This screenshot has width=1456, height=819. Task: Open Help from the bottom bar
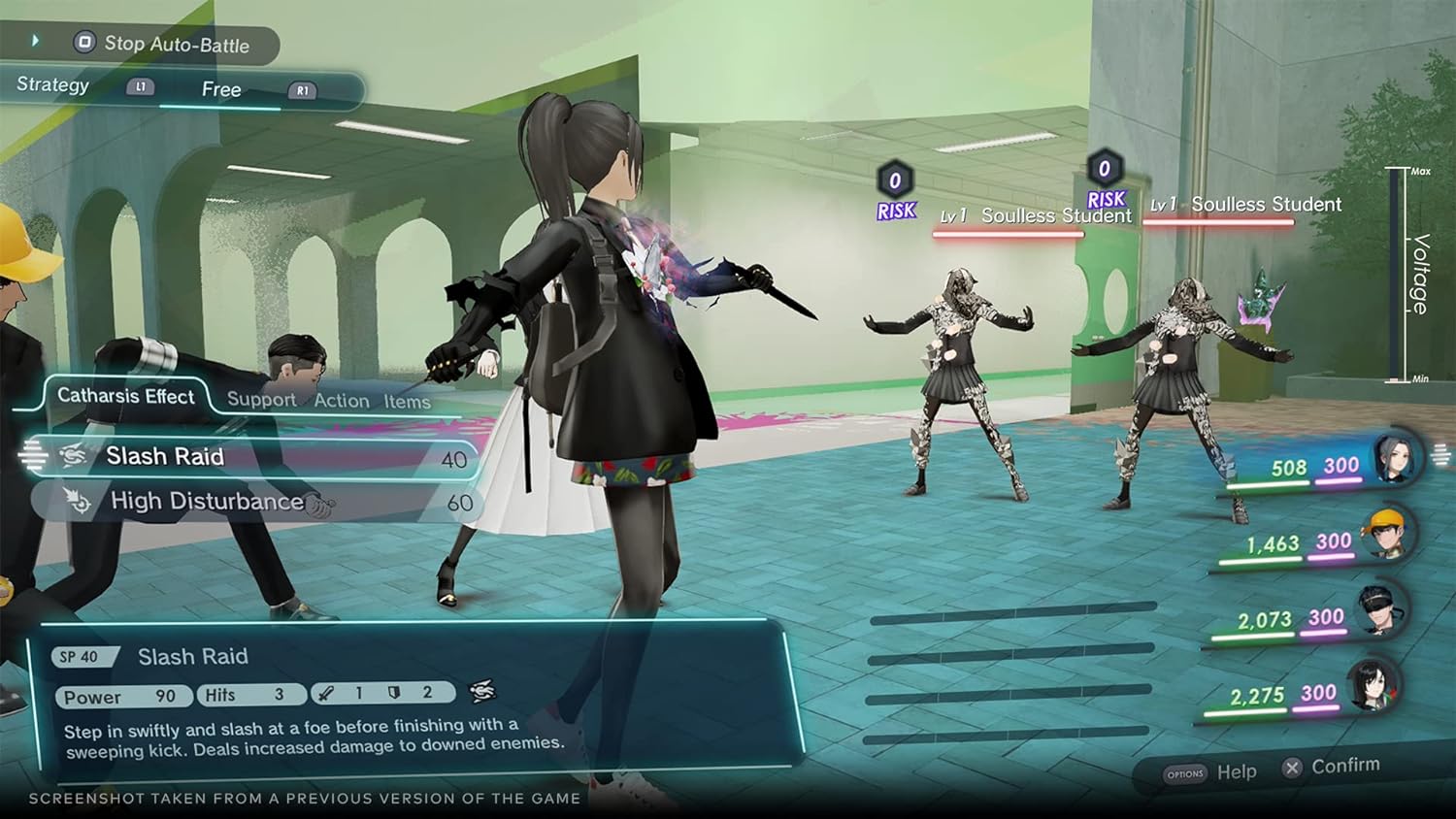point(1236,771)
